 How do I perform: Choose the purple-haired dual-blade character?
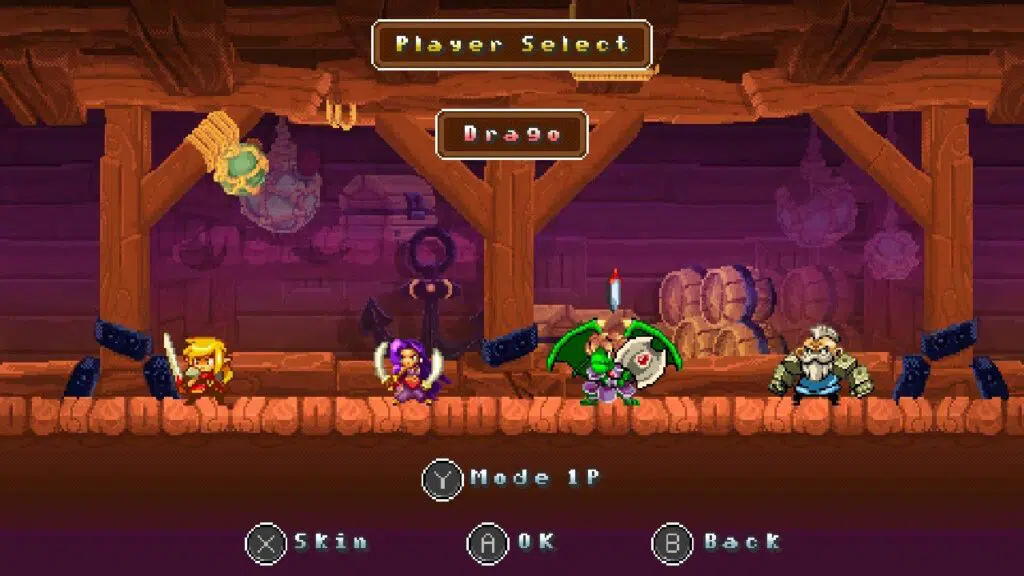coord(408,371)
